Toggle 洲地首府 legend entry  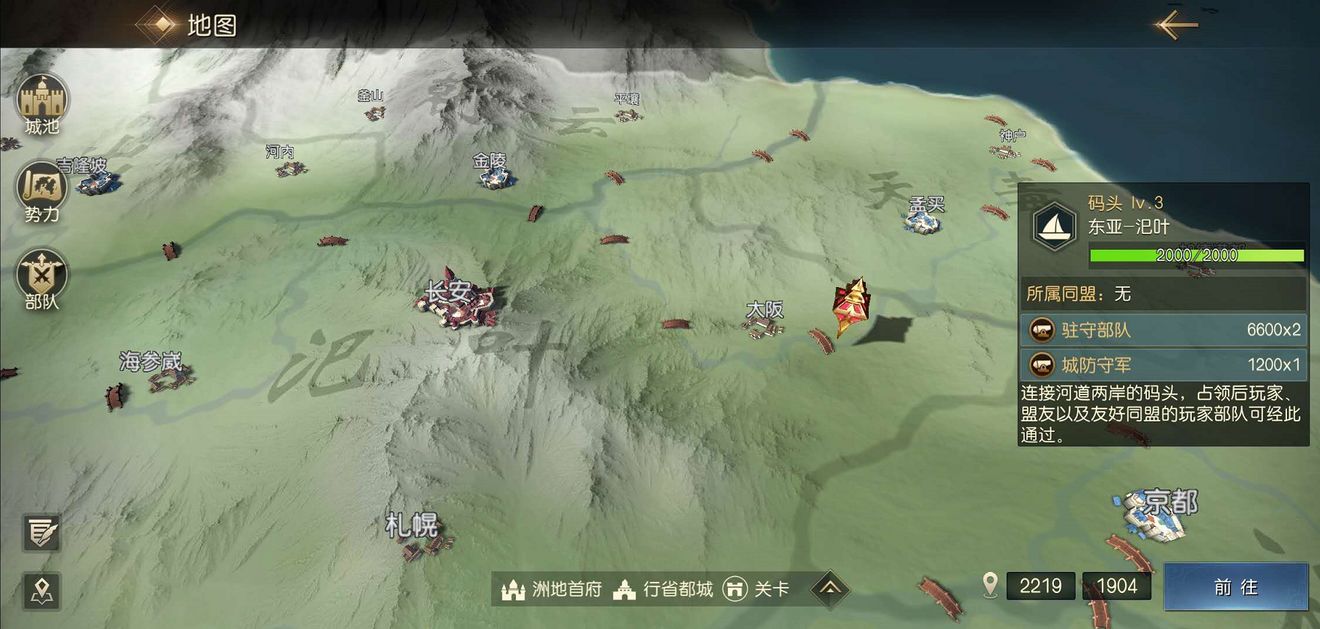click(x=552, y=589)
